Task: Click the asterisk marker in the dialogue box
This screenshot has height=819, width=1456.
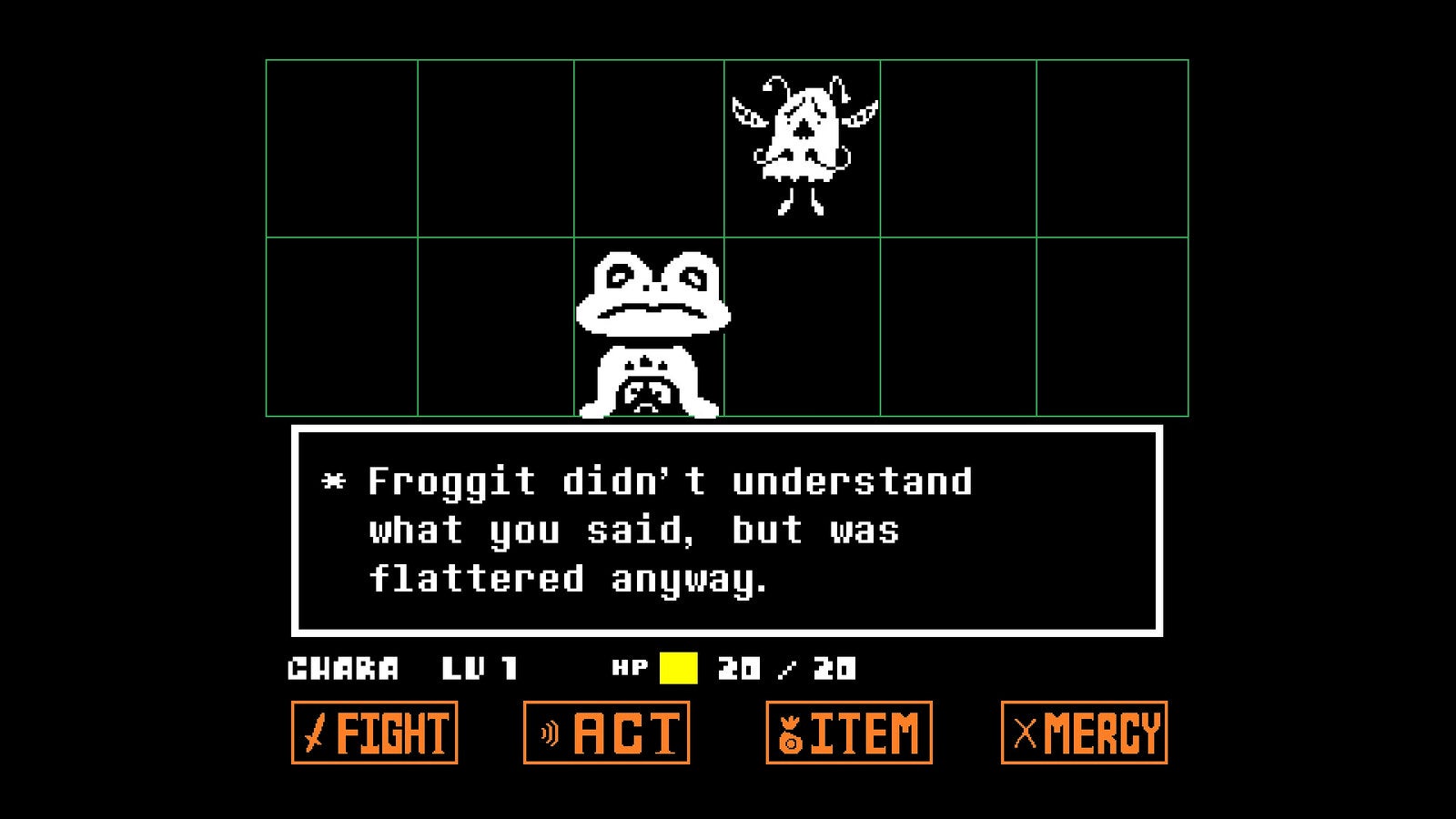Action: coord(334,483)
